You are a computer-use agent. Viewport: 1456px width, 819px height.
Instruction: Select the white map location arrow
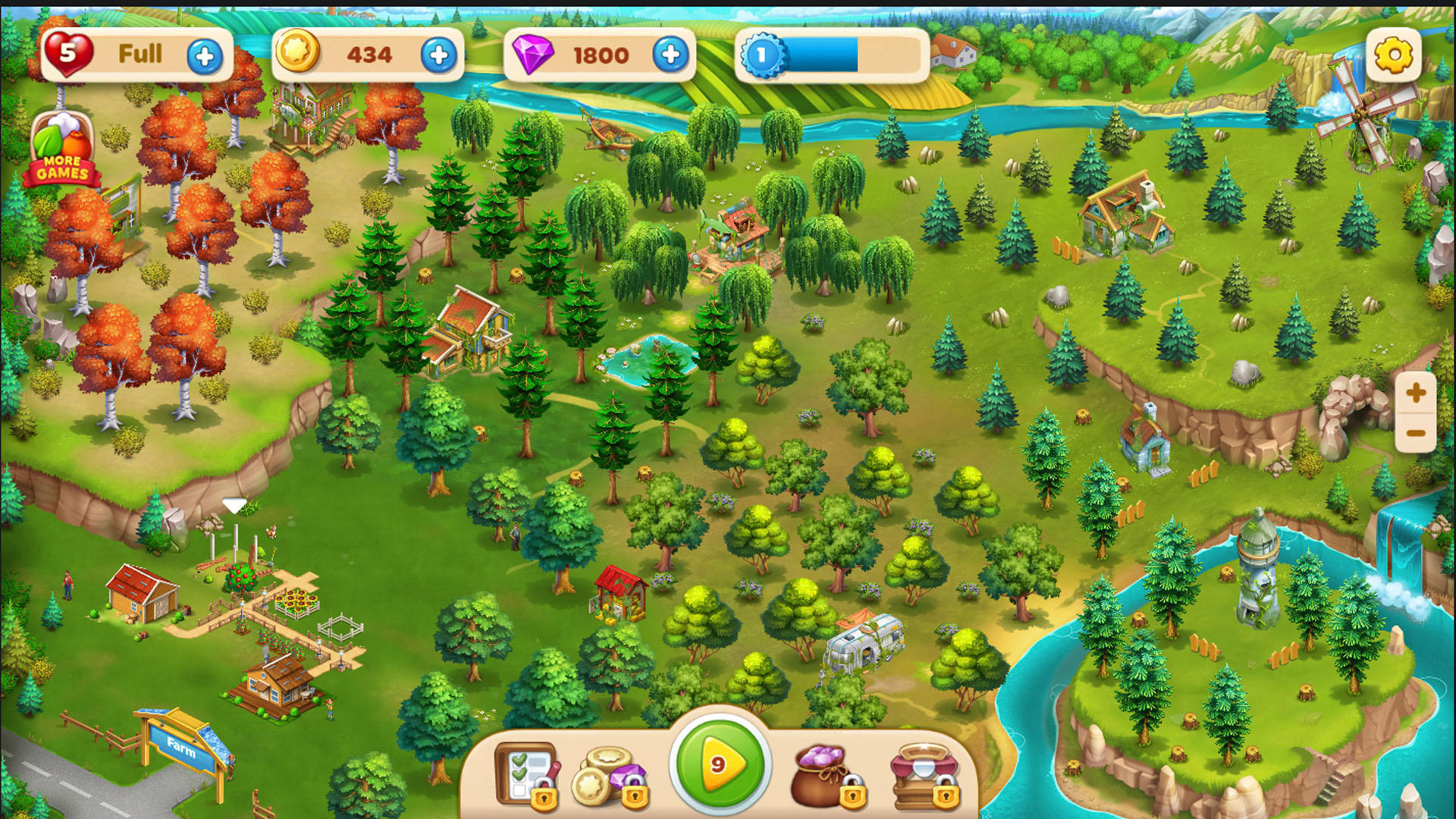click(233, 503)
